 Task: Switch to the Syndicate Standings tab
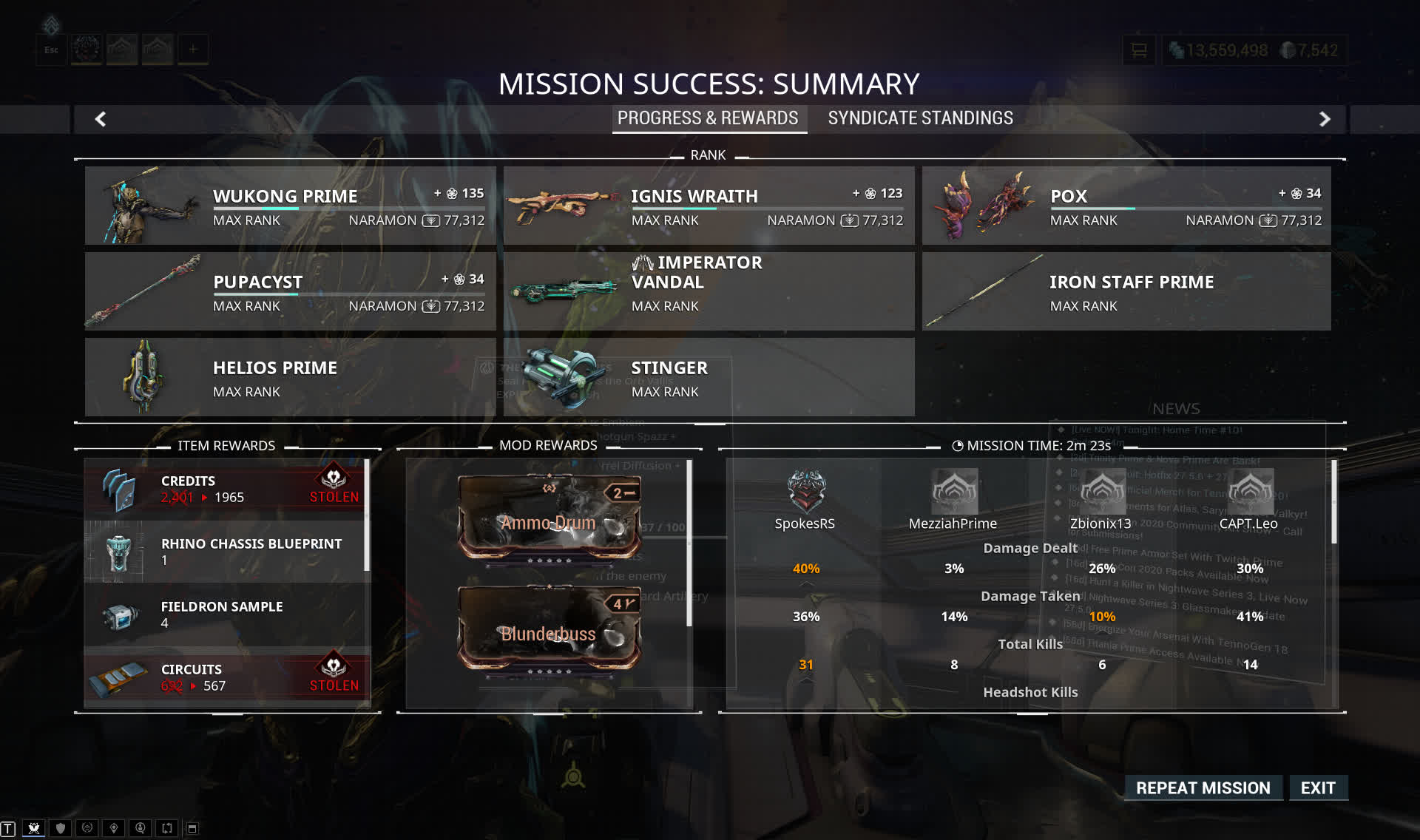(x=920, y=118)
